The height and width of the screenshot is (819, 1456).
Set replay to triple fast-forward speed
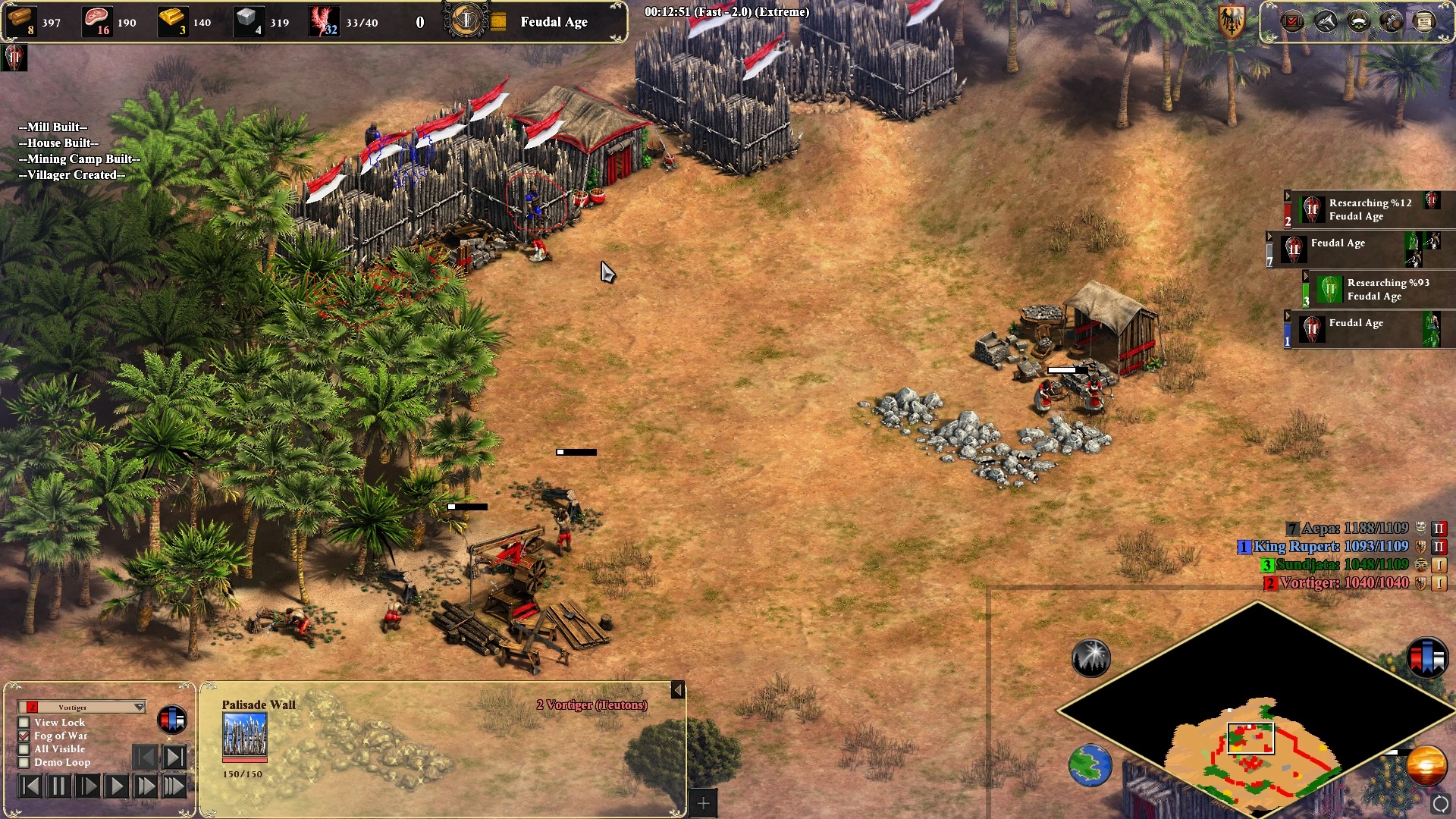174,786
